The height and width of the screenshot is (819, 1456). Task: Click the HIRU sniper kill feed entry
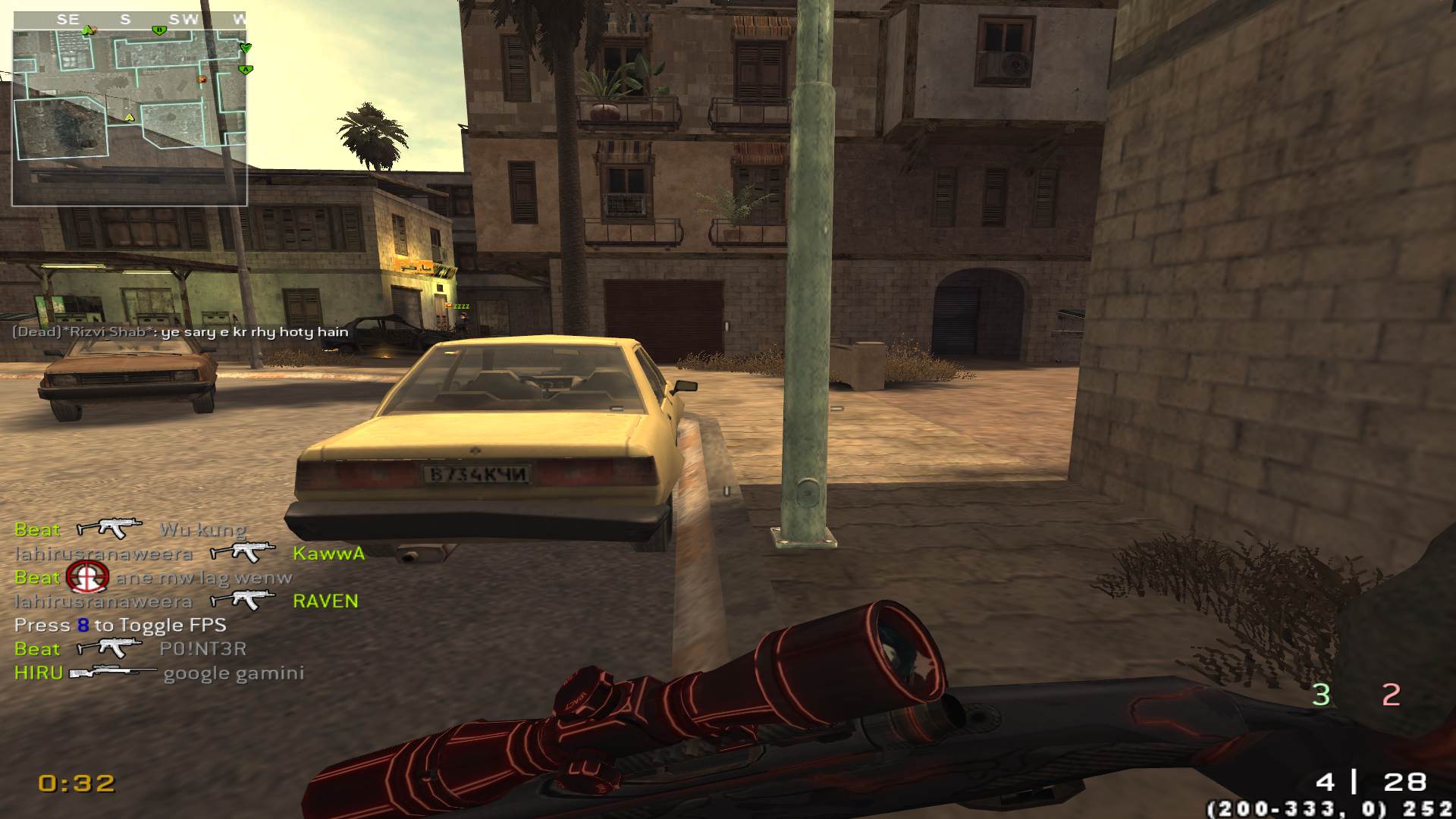pyautogui.click(x=159, y=673)
